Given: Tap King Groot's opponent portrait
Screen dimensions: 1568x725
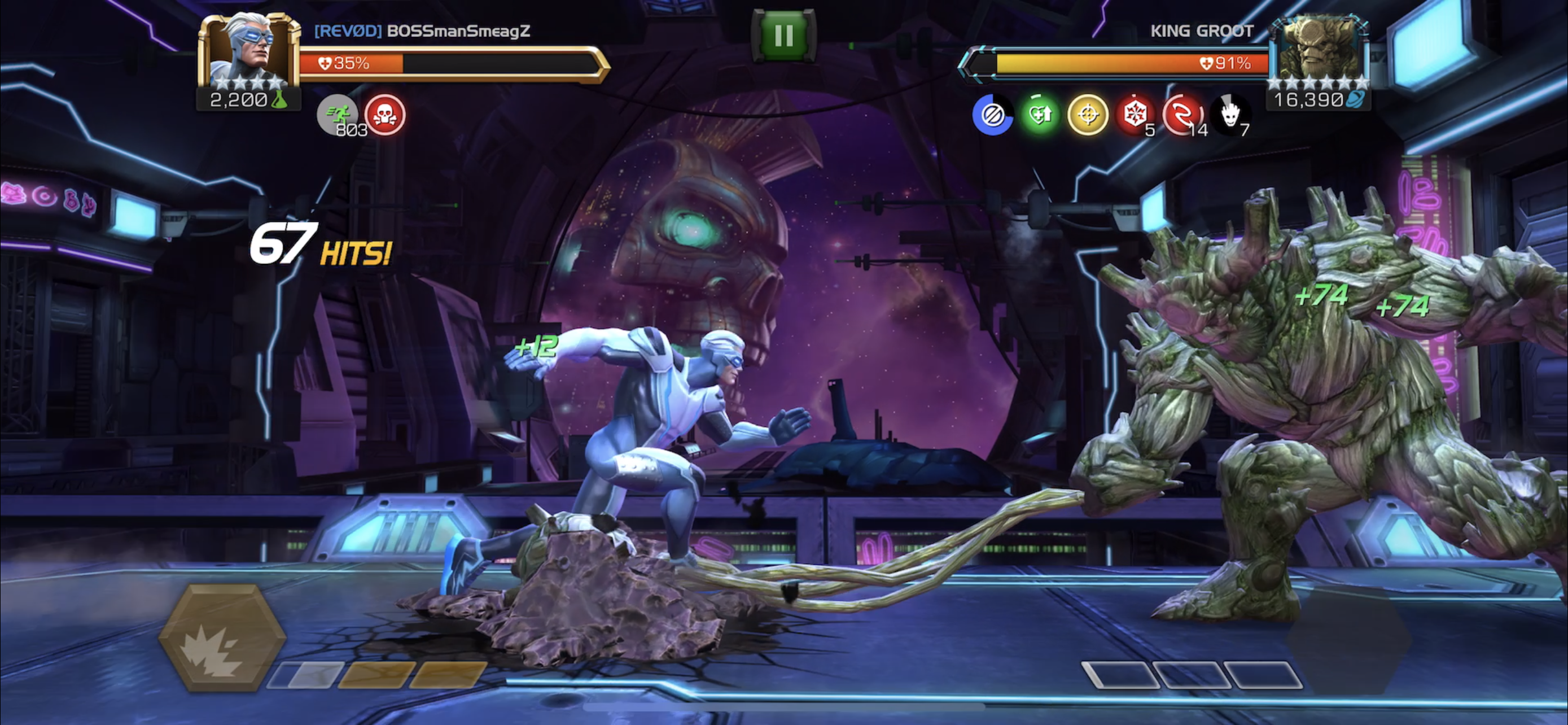Looking at the screenshot, I should click(x=1319, y=51).
